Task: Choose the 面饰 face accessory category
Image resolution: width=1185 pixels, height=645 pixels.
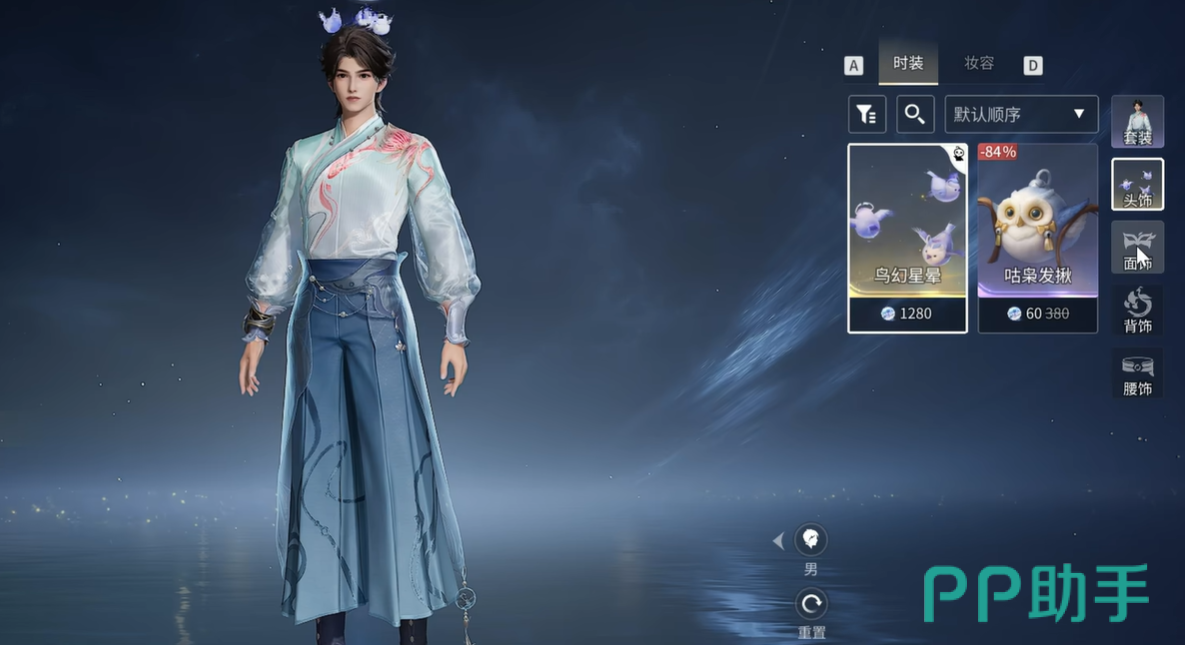Action: point(1137,247)
